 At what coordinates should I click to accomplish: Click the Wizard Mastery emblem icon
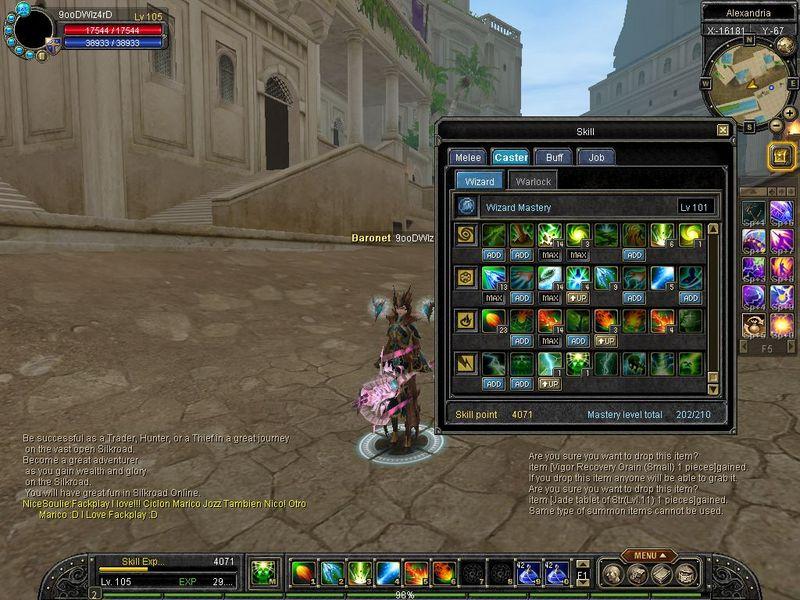pos(466,206)
